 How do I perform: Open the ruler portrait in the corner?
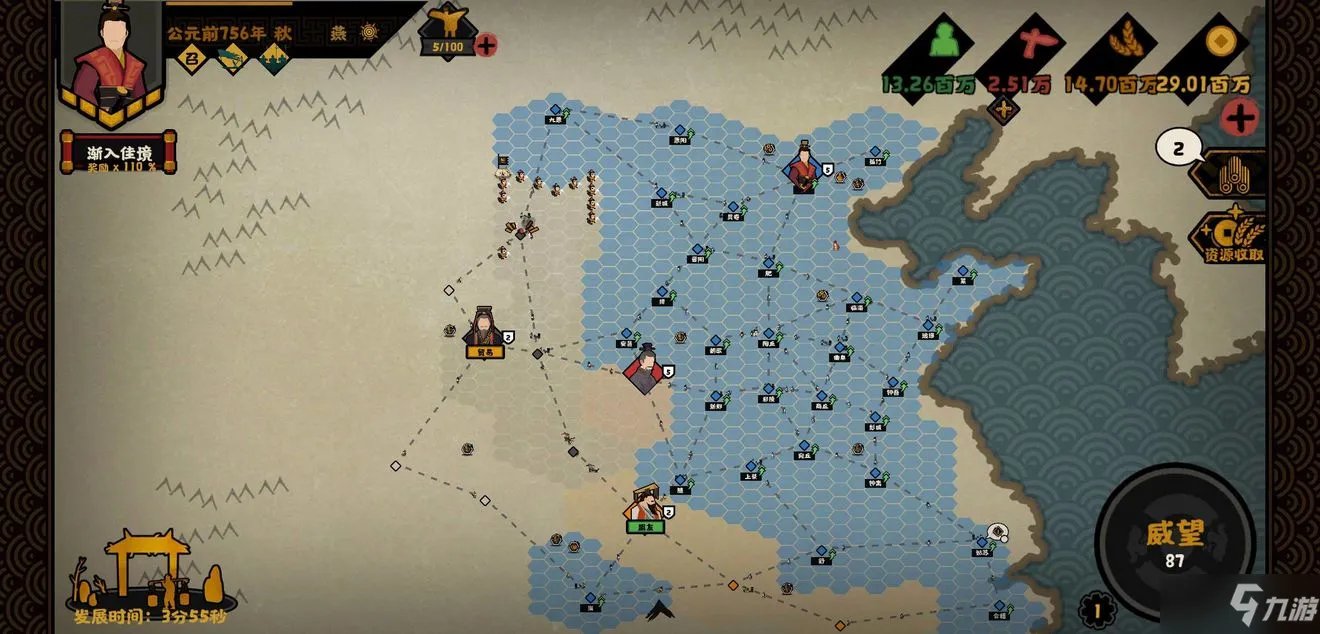click(111, 60)
